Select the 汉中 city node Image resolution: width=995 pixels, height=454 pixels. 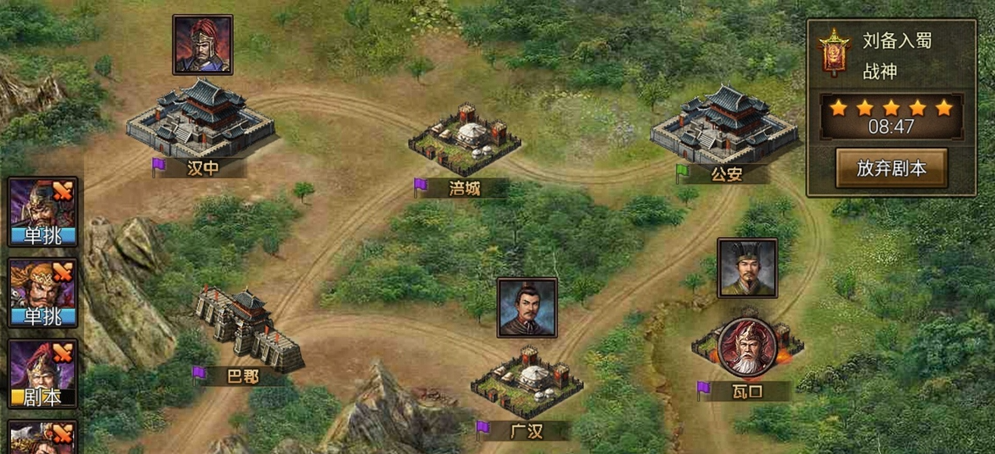[x=201, y=124]
